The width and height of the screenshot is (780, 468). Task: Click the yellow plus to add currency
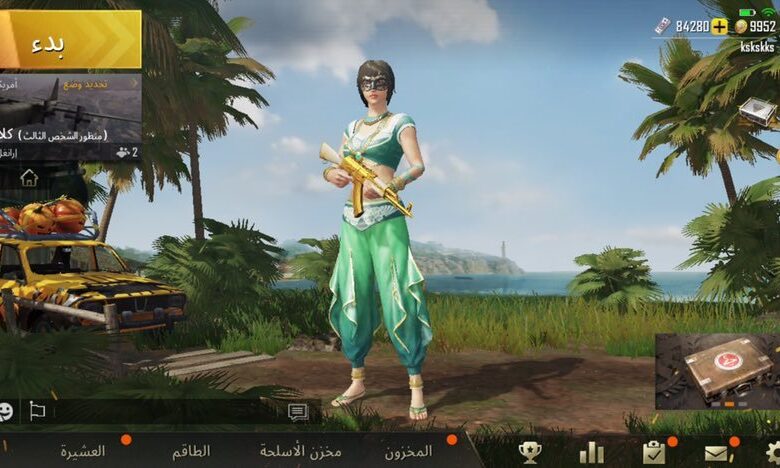point(720,27)
